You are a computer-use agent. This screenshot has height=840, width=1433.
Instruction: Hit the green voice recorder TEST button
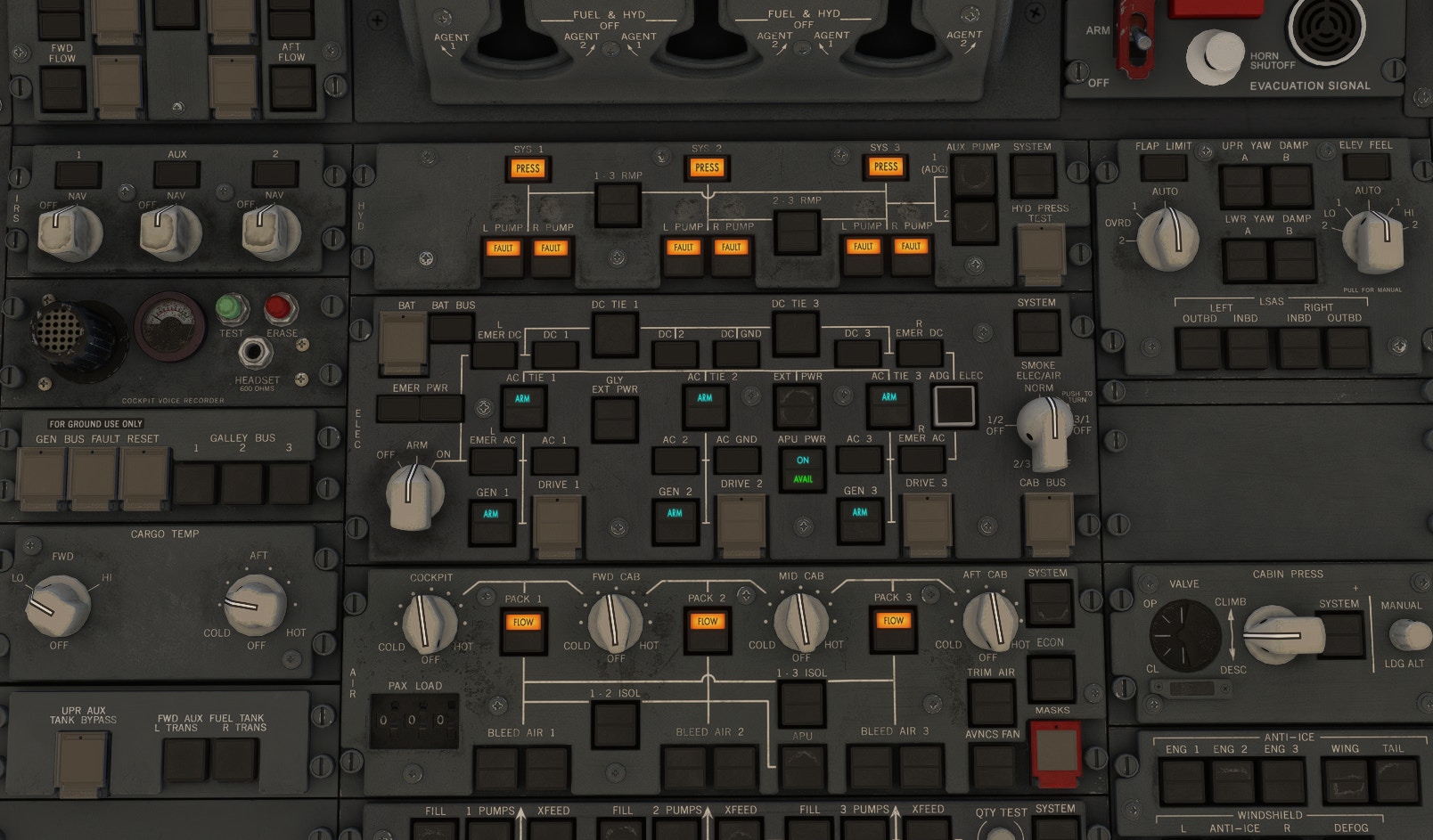(232, 309)
